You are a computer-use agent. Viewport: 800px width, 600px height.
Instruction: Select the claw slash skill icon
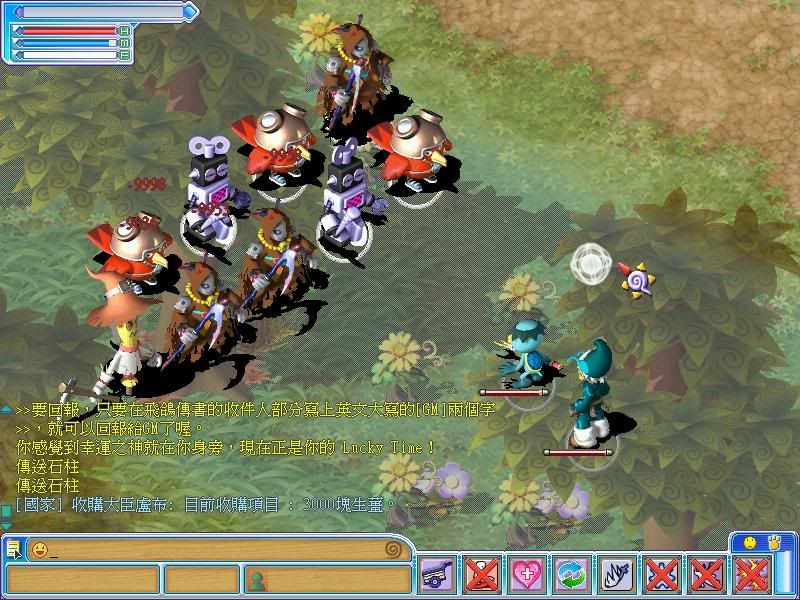tap(616, 575)
